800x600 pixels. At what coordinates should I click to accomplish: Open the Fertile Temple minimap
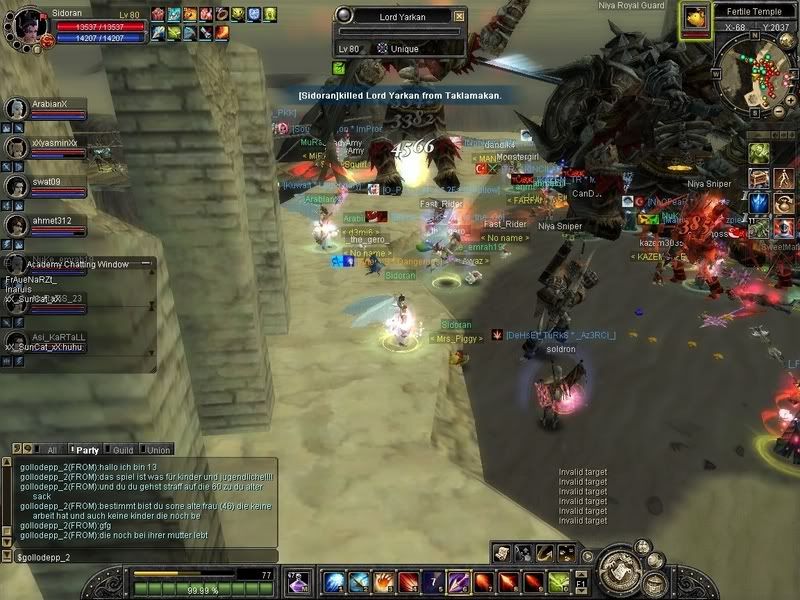coord(755,10)
